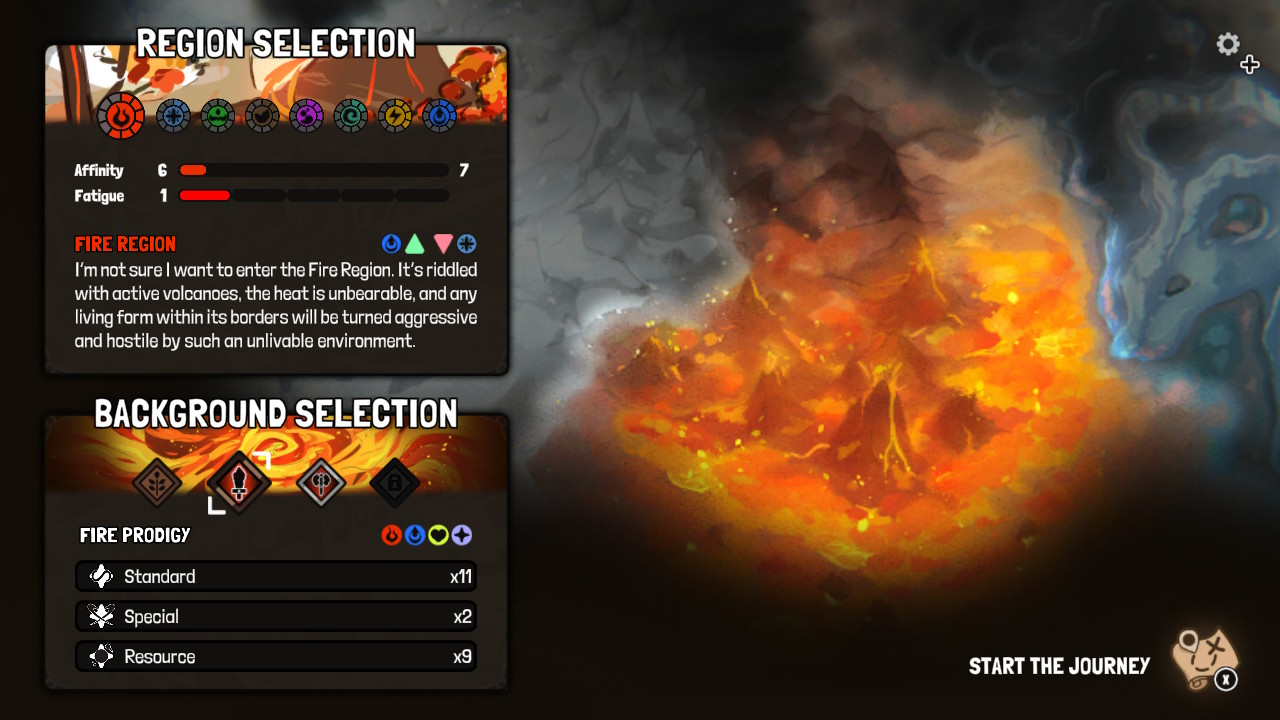Toggle the dark region icon beside Fire
Screen dimensions: 1280x720
coord(262,115)
